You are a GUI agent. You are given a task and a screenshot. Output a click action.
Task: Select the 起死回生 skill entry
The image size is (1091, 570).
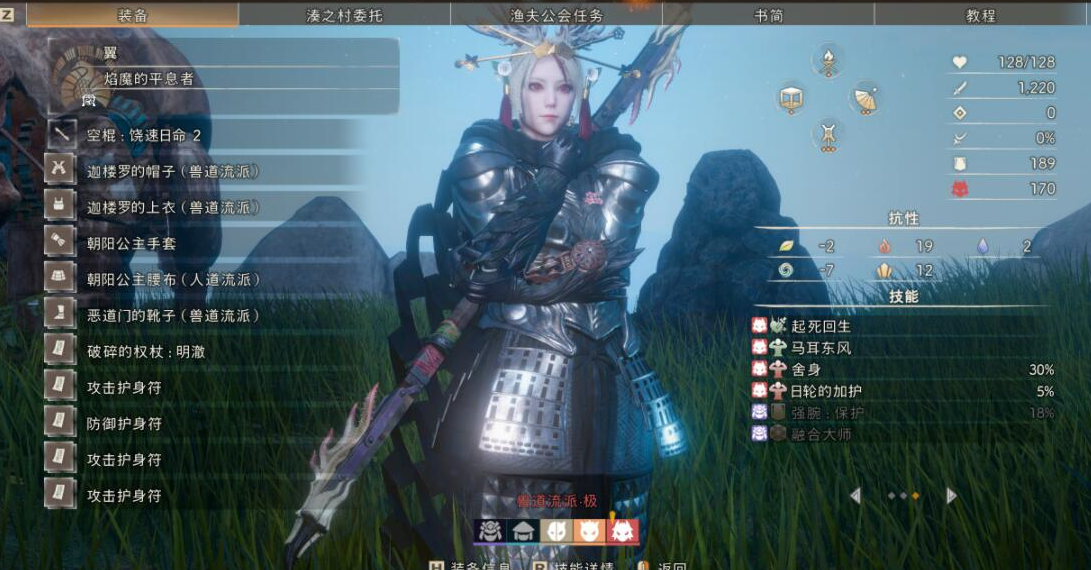pyautogui.click(x=820, y=326)
